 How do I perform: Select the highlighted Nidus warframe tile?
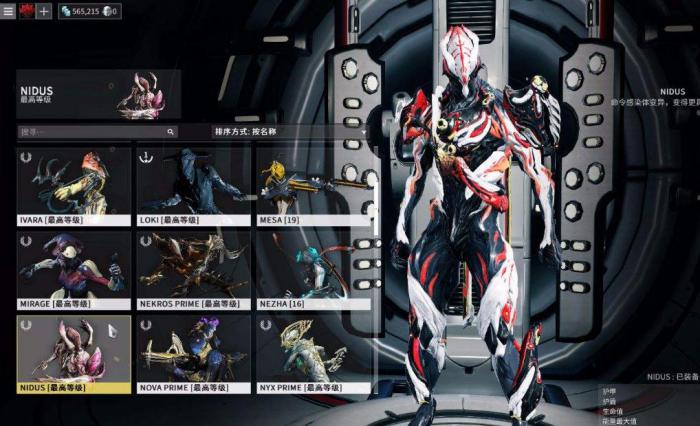coord(74,353)
